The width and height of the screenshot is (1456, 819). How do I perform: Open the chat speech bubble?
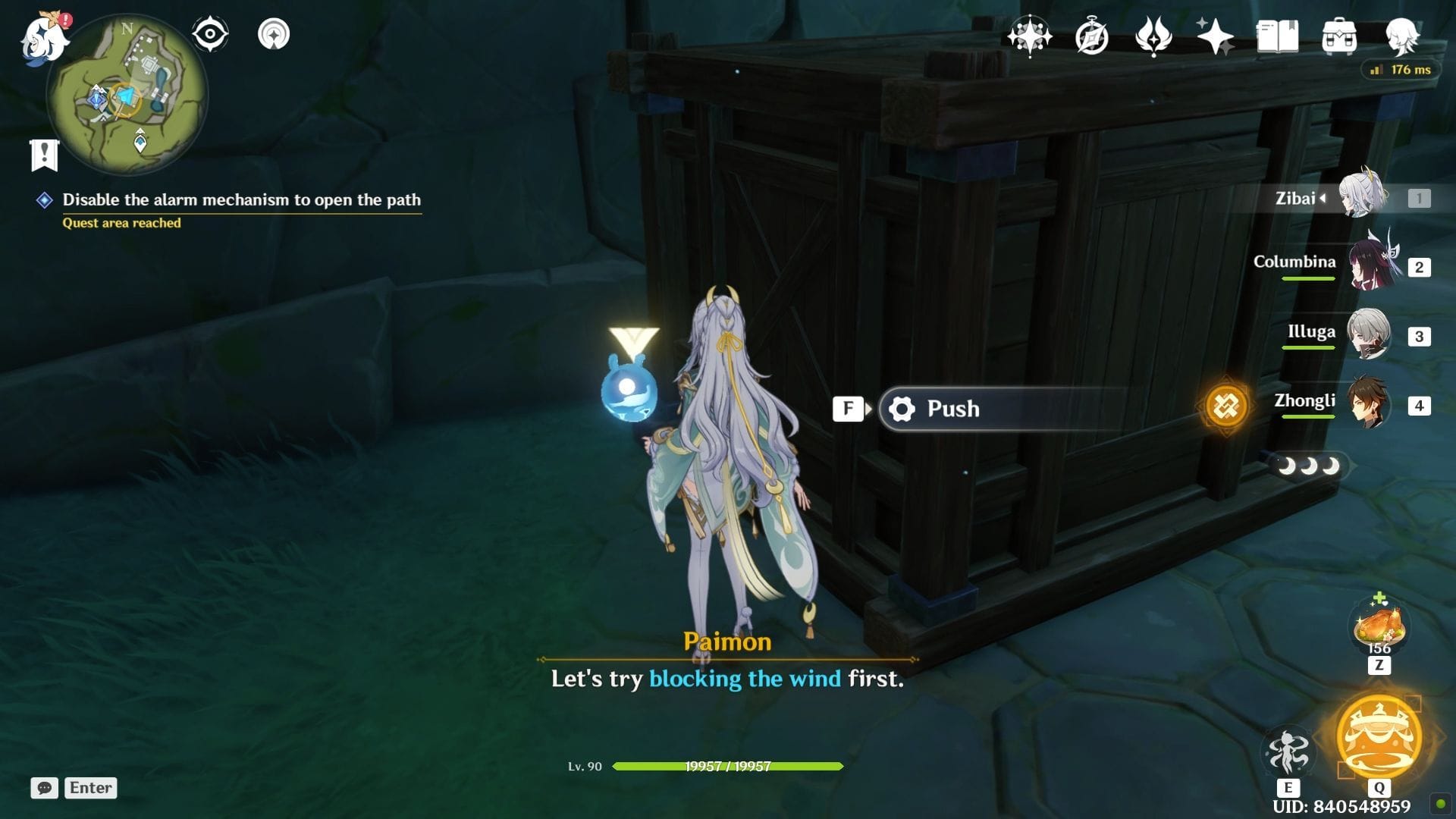(45, 788)
